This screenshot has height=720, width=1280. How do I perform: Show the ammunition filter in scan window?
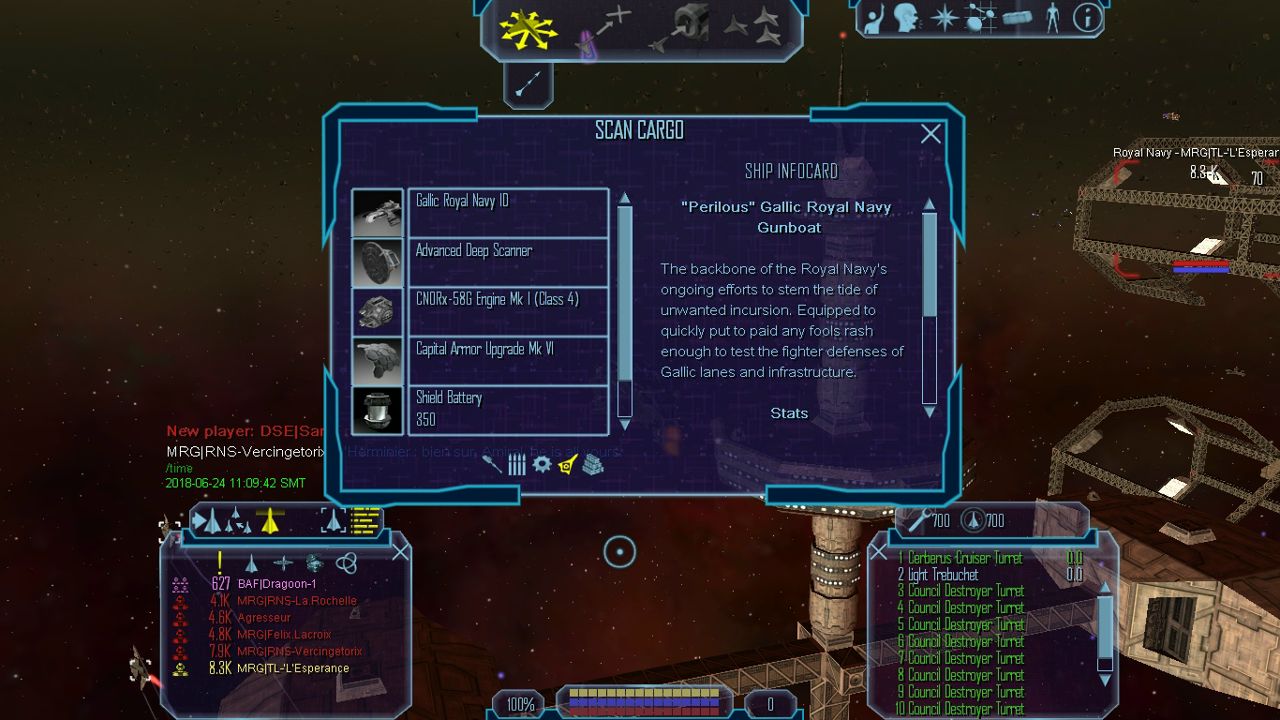[517, 464]
